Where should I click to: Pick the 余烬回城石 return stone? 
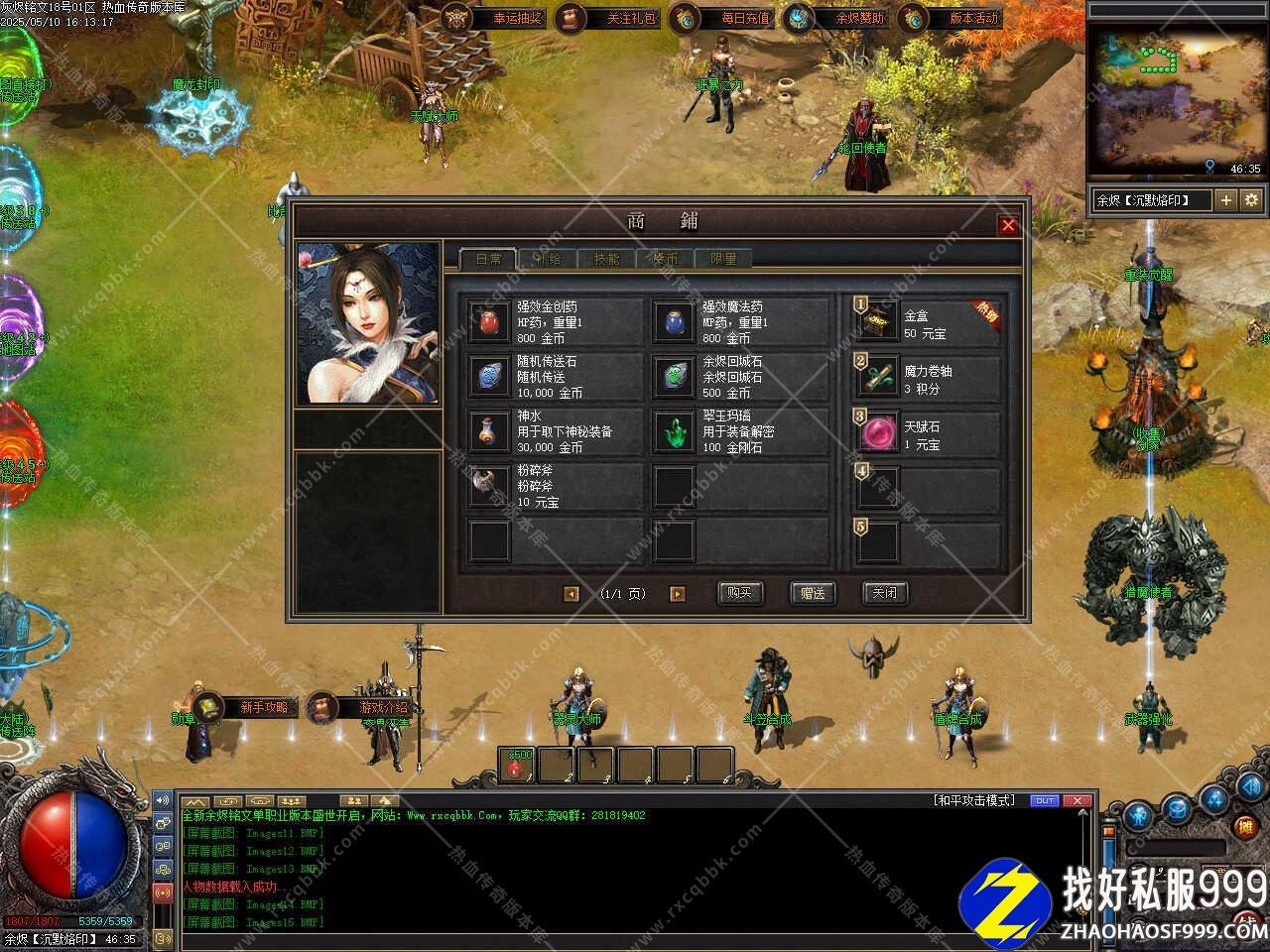pyautogui.click(x=675, y=377)
